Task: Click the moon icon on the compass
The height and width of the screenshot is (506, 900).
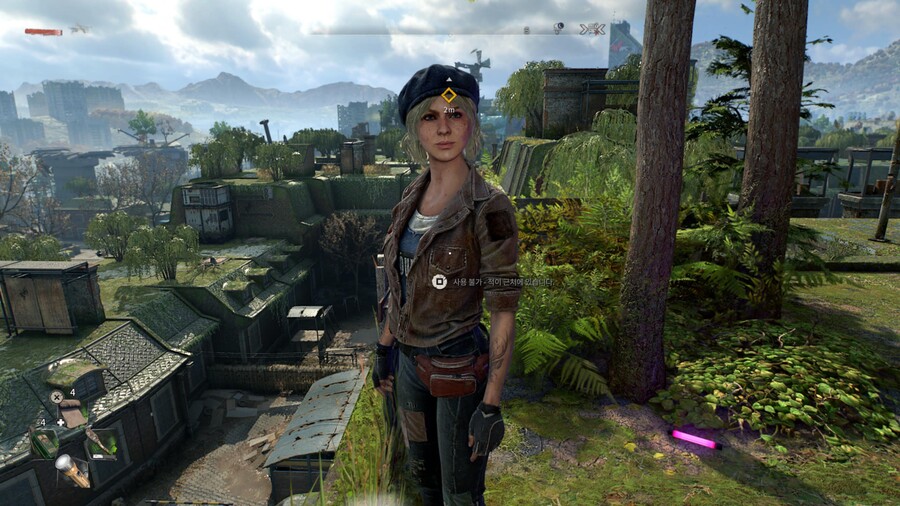Action: pyautogui.click(x=558, y=28)
